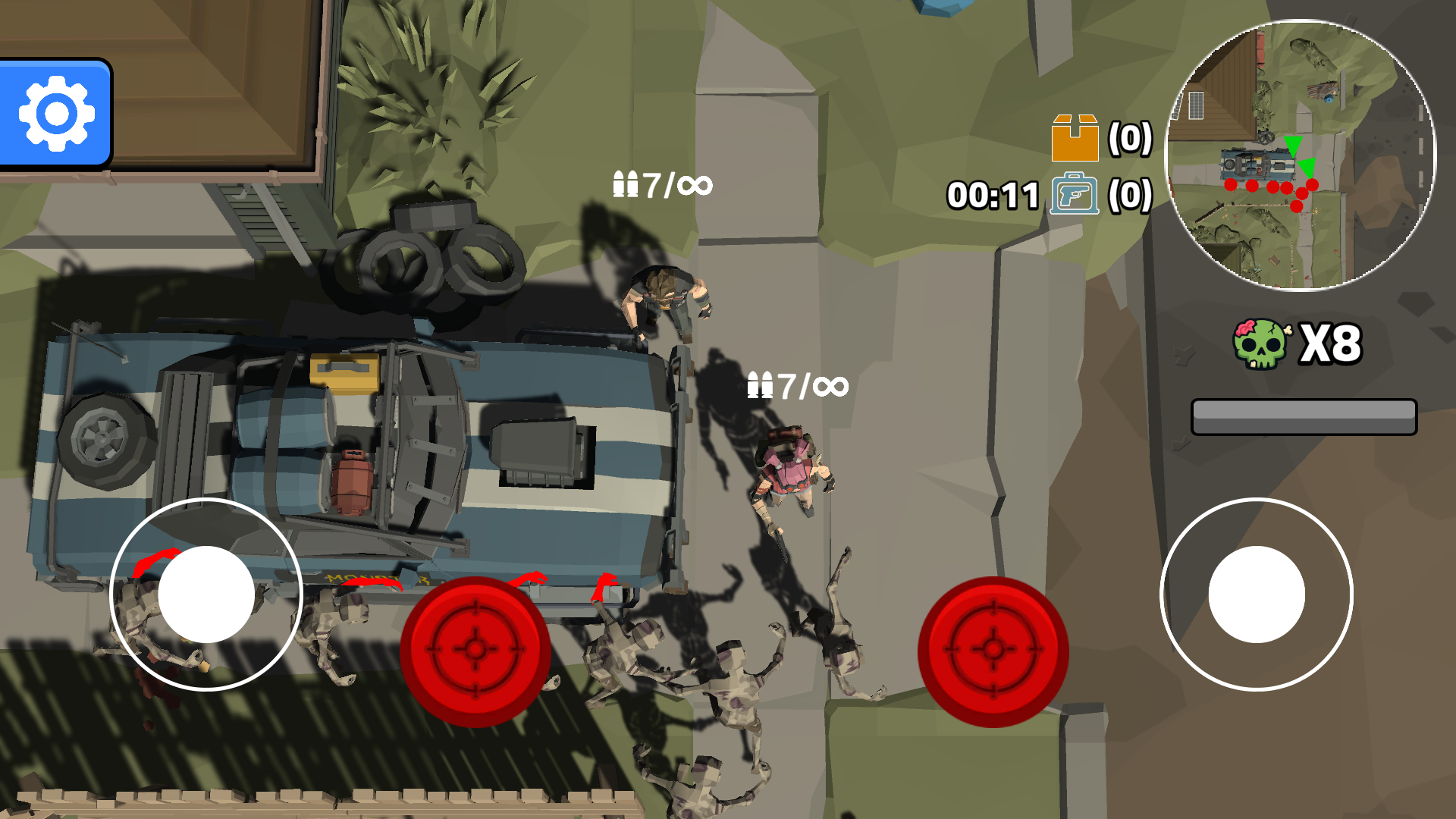Tap the (0) weapon count label

(x=1131, y=196)
